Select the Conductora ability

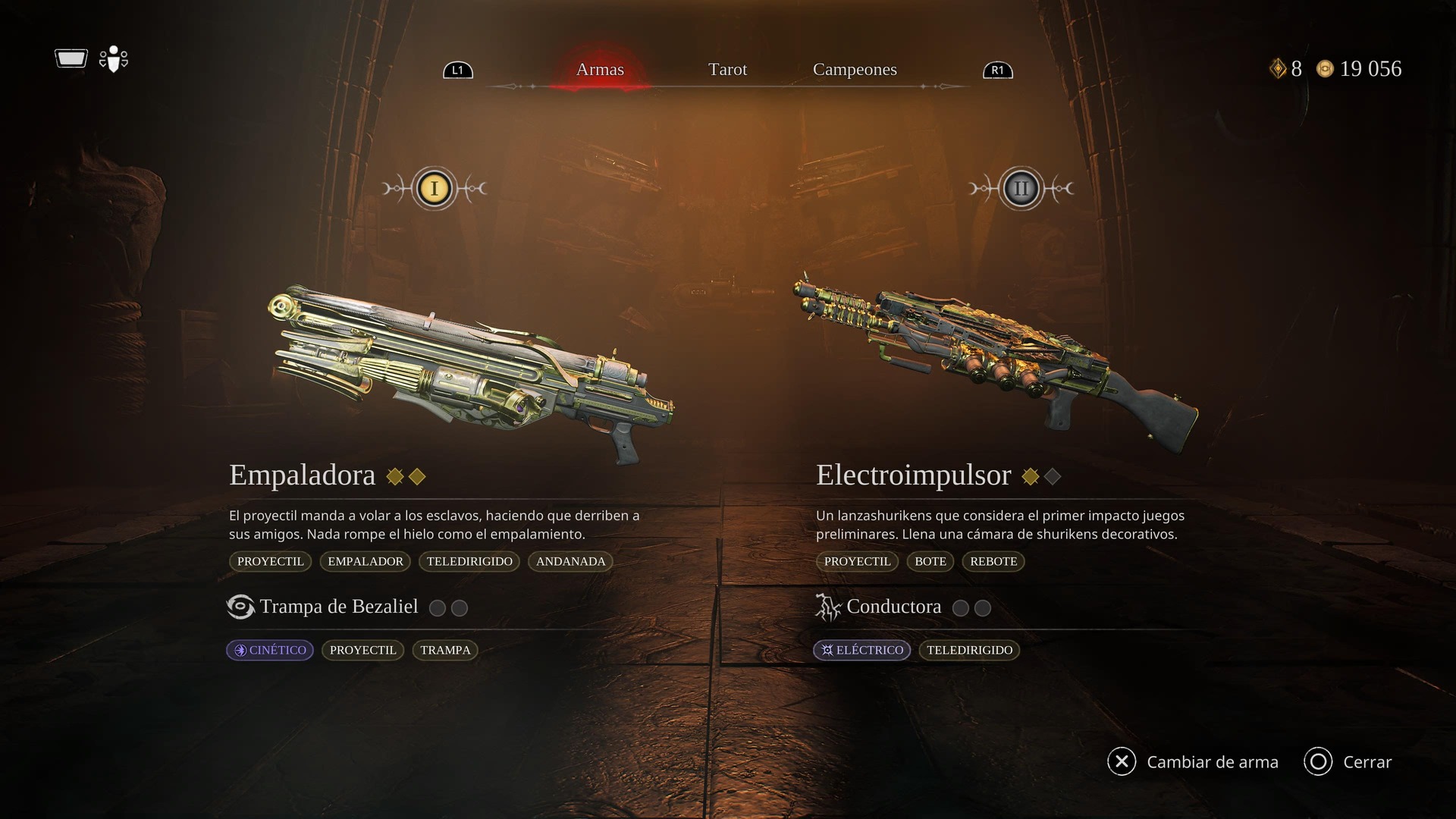coord(893,607)
